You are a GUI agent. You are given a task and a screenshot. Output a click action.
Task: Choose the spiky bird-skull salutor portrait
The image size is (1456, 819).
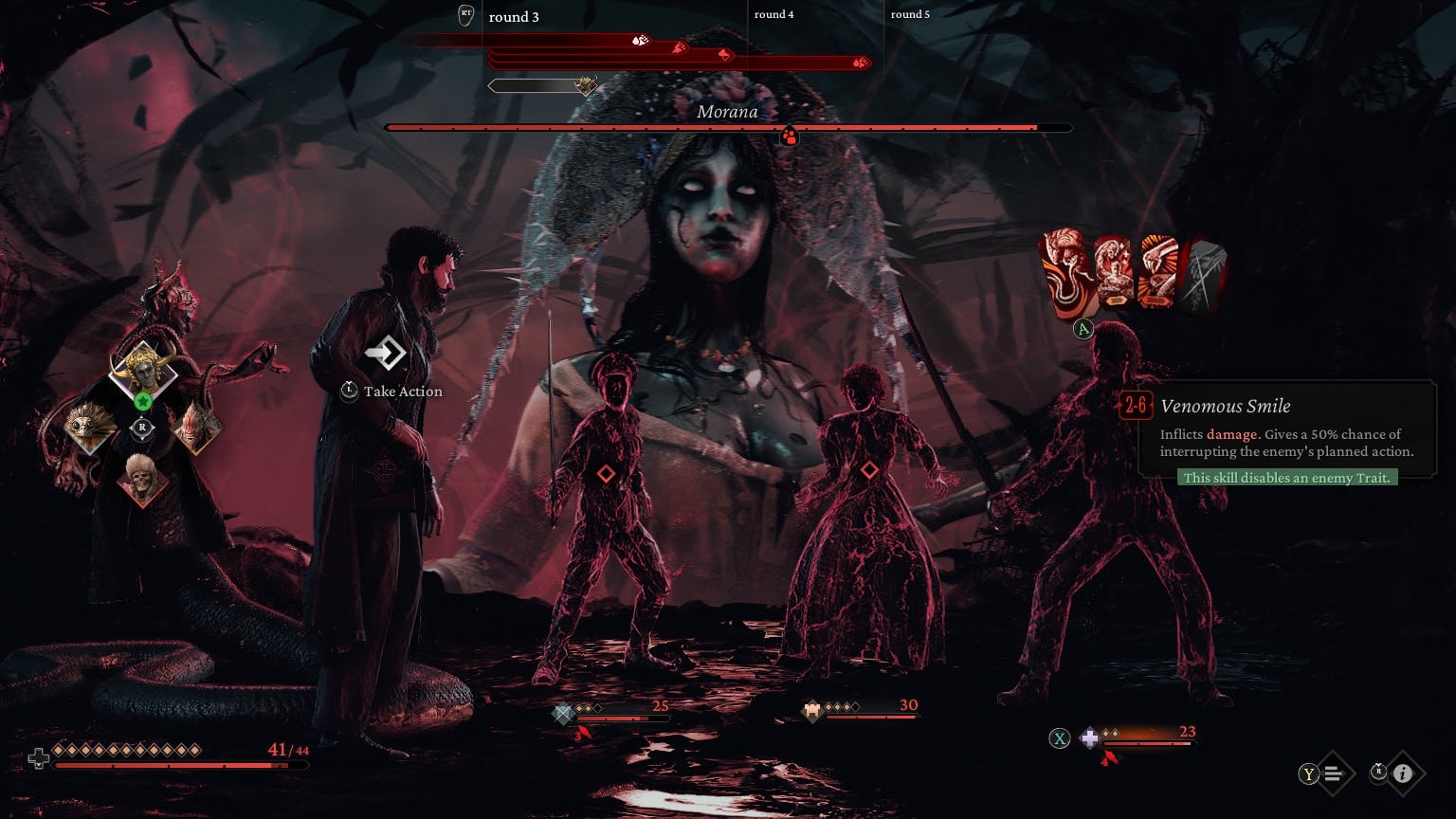(91, 428)
